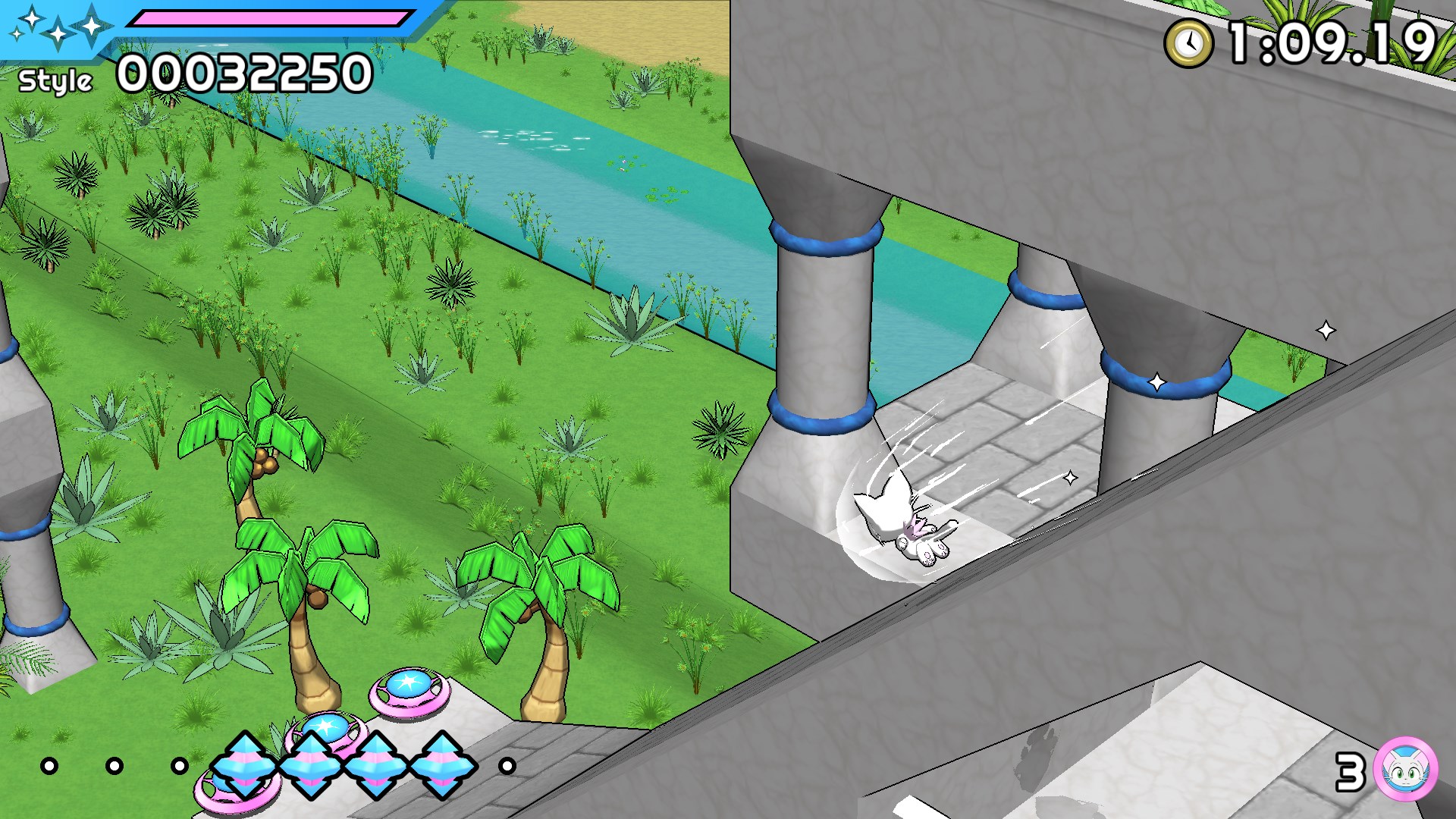This screenshot has height=819, width=1456.
Task: Click the white sparkle near the right pillar
Action: click(1158, 384)
